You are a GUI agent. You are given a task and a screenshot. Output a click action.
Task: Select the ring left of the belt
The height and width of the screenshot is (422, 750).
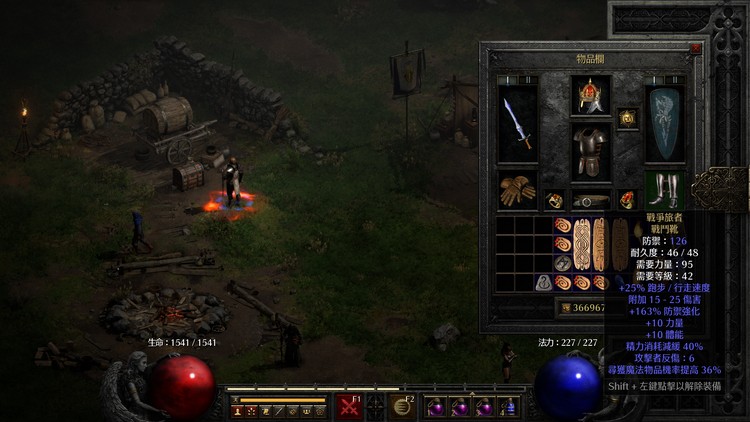(556, 200)
